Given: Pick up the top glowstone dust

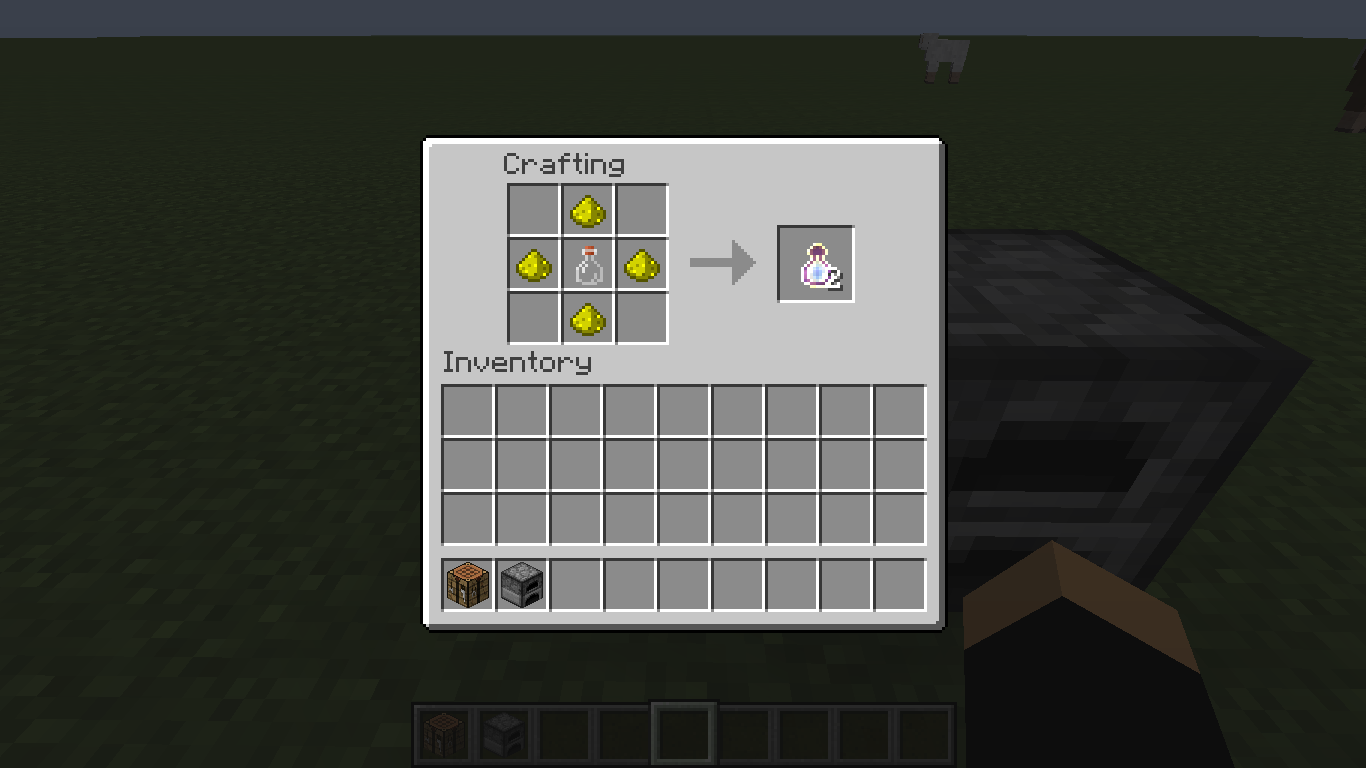Looking at the screenshot, I should (588, 210).
